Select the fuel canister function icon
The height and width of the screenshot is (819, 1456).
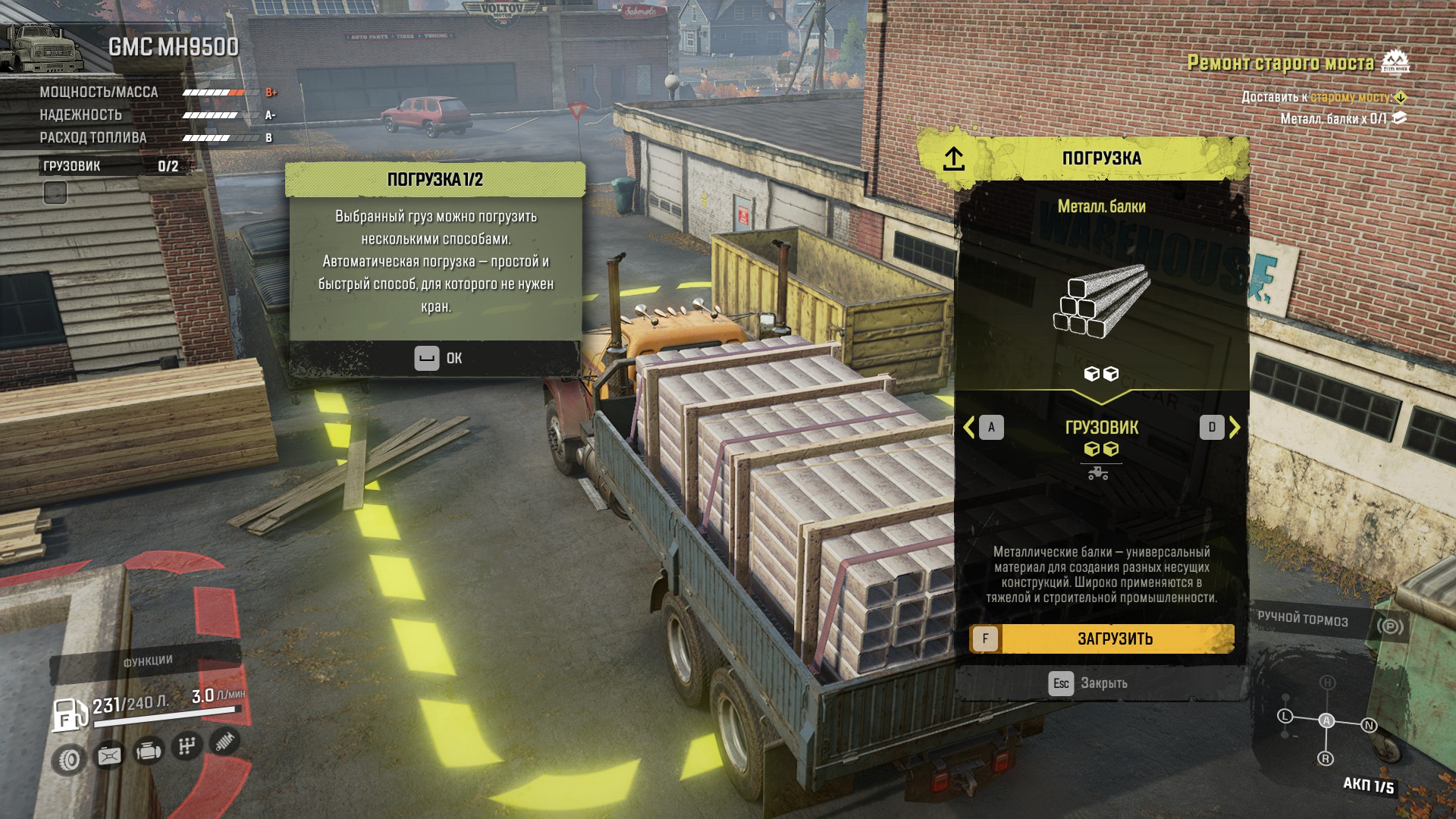click(x=109, y=755)
